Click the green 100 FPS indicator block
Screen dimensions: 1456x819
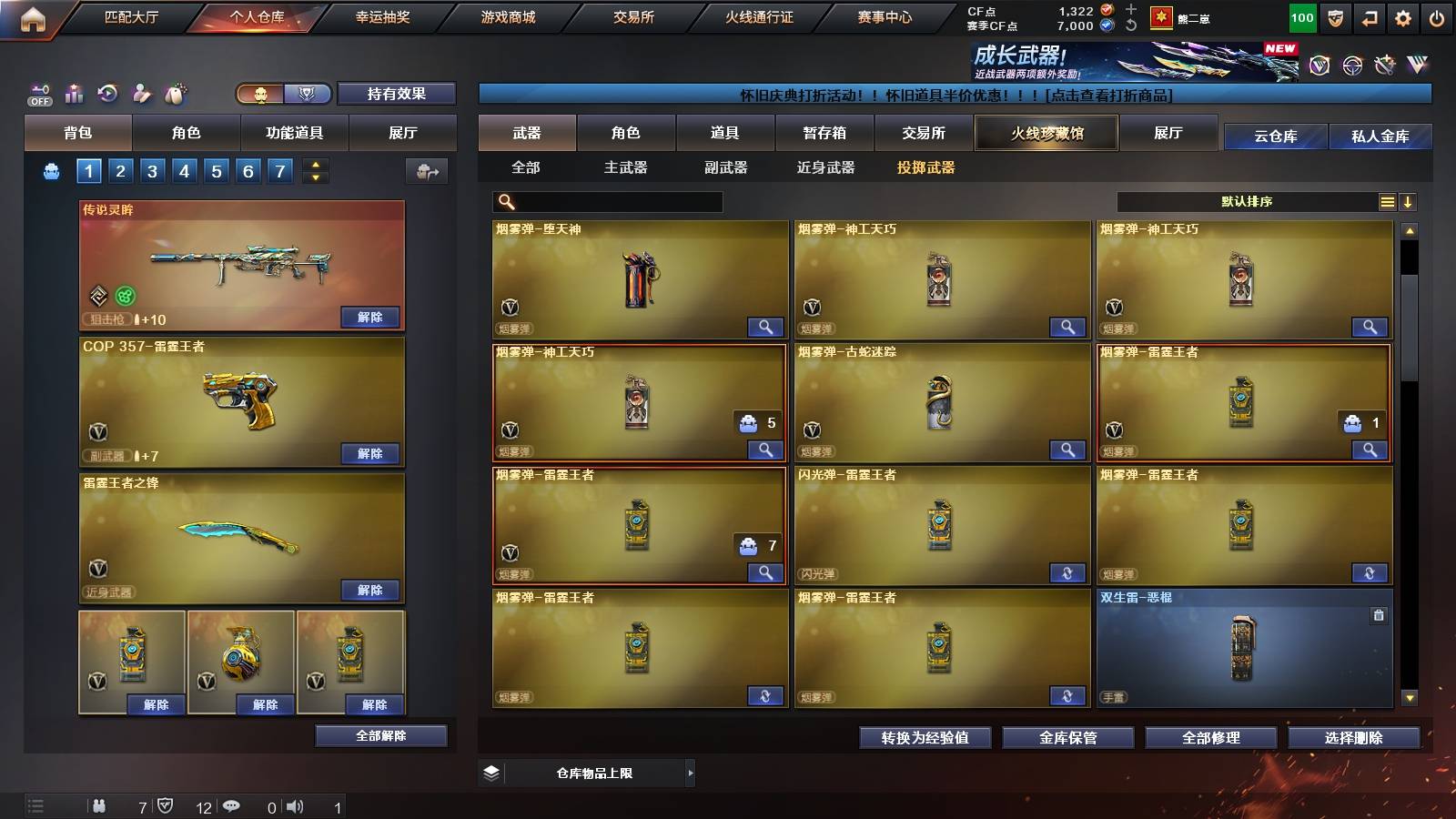pyautogui.click(x=1301, y=16)
